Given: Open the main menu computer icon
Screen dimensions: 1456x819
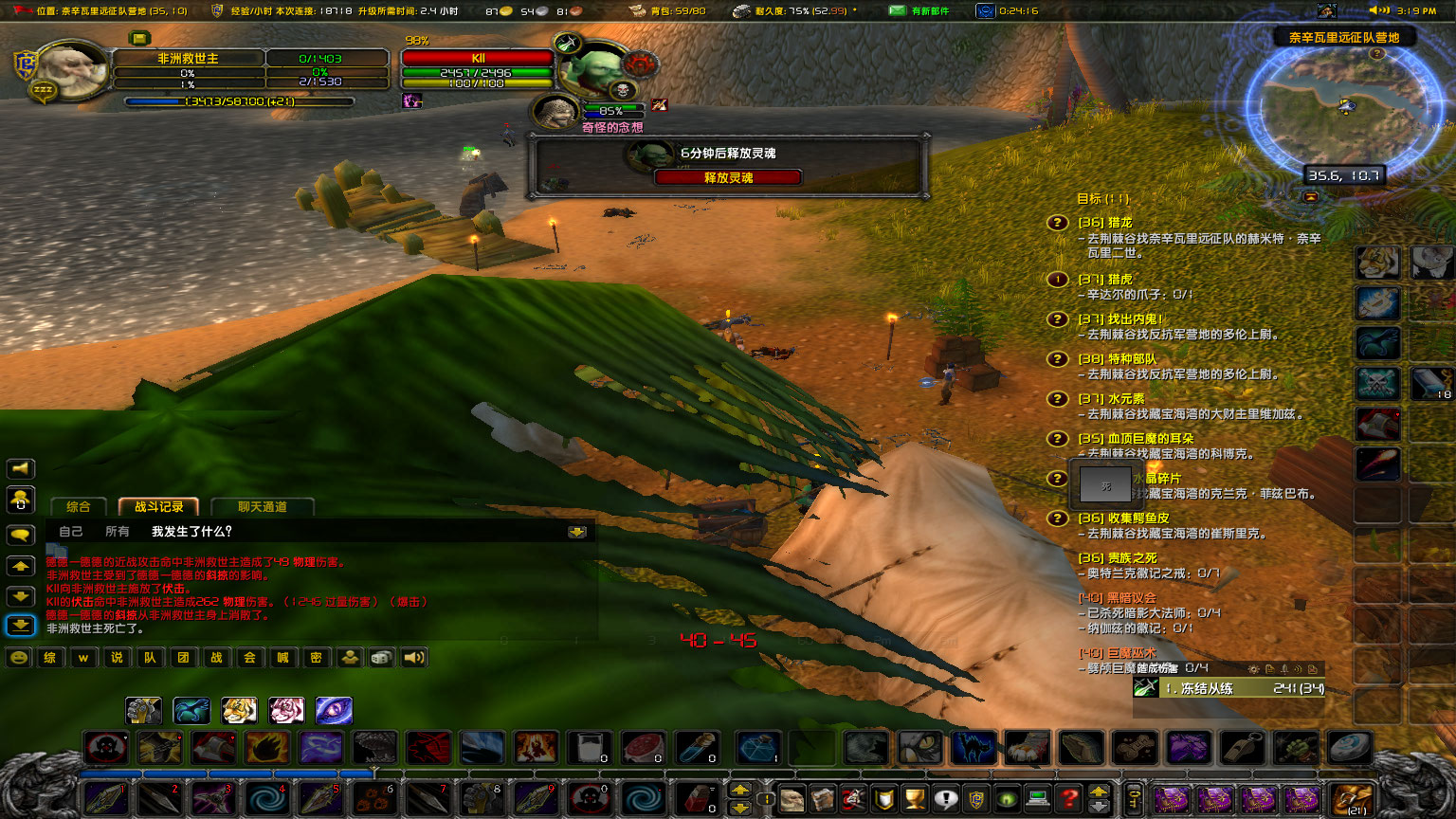Looking at the screenshot, I should [x=1037, y=799].
